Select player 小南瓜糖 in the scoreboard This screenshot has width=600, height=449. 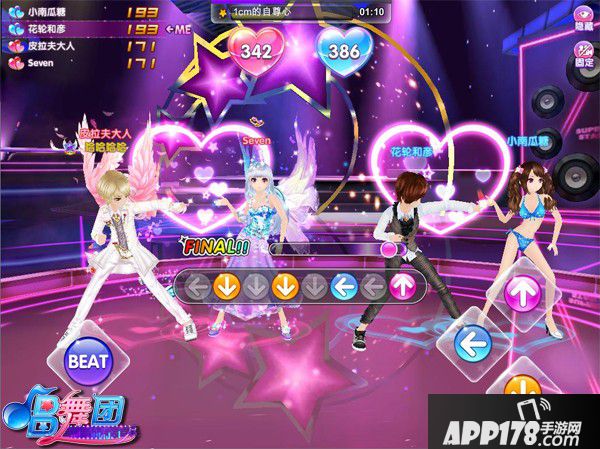pos(60,14)
